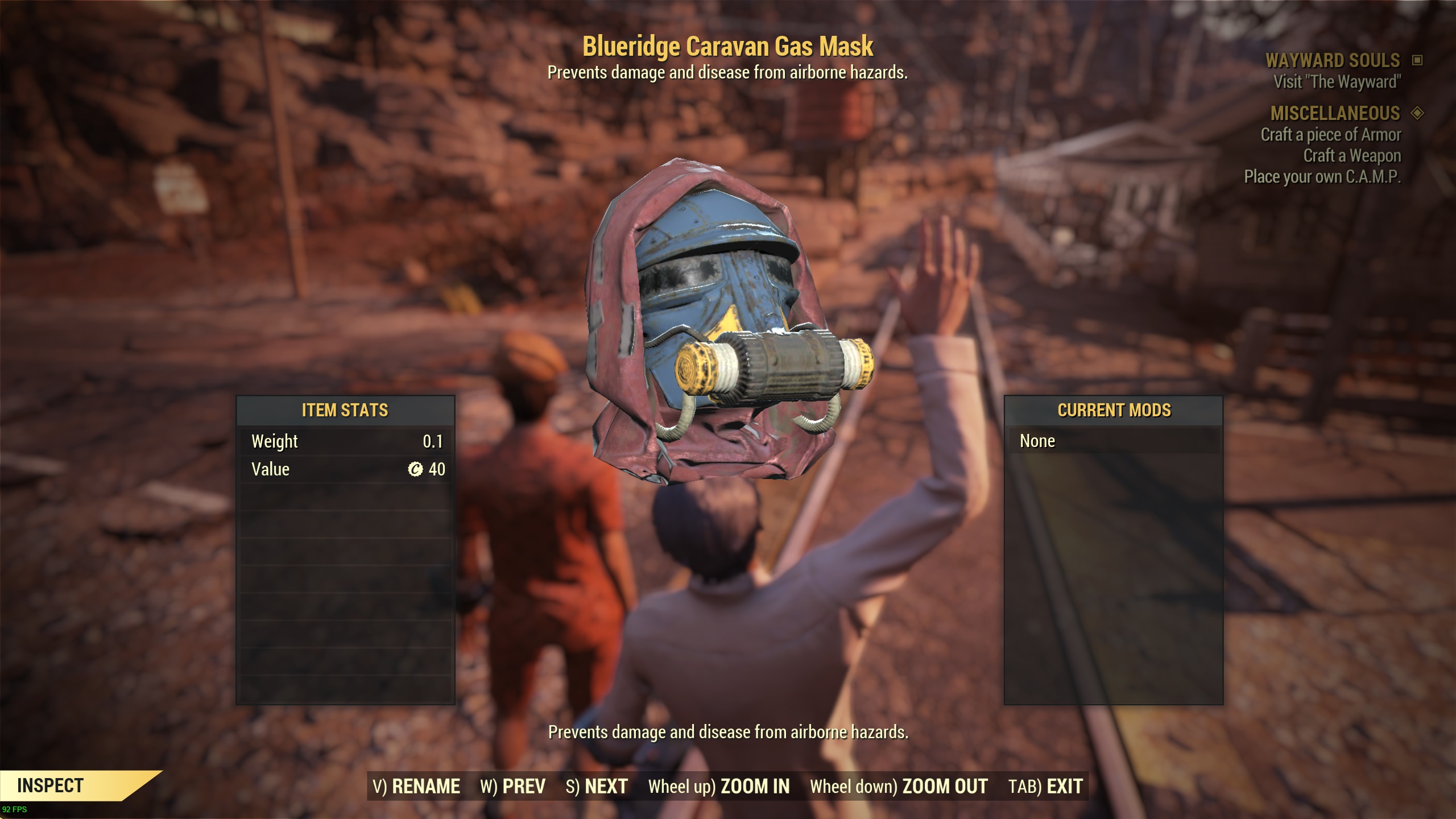Select the CURRENT MODS panel header
Viewport: 1456px width, 819px height.
pyautogui.click(x=1114, y=411)
